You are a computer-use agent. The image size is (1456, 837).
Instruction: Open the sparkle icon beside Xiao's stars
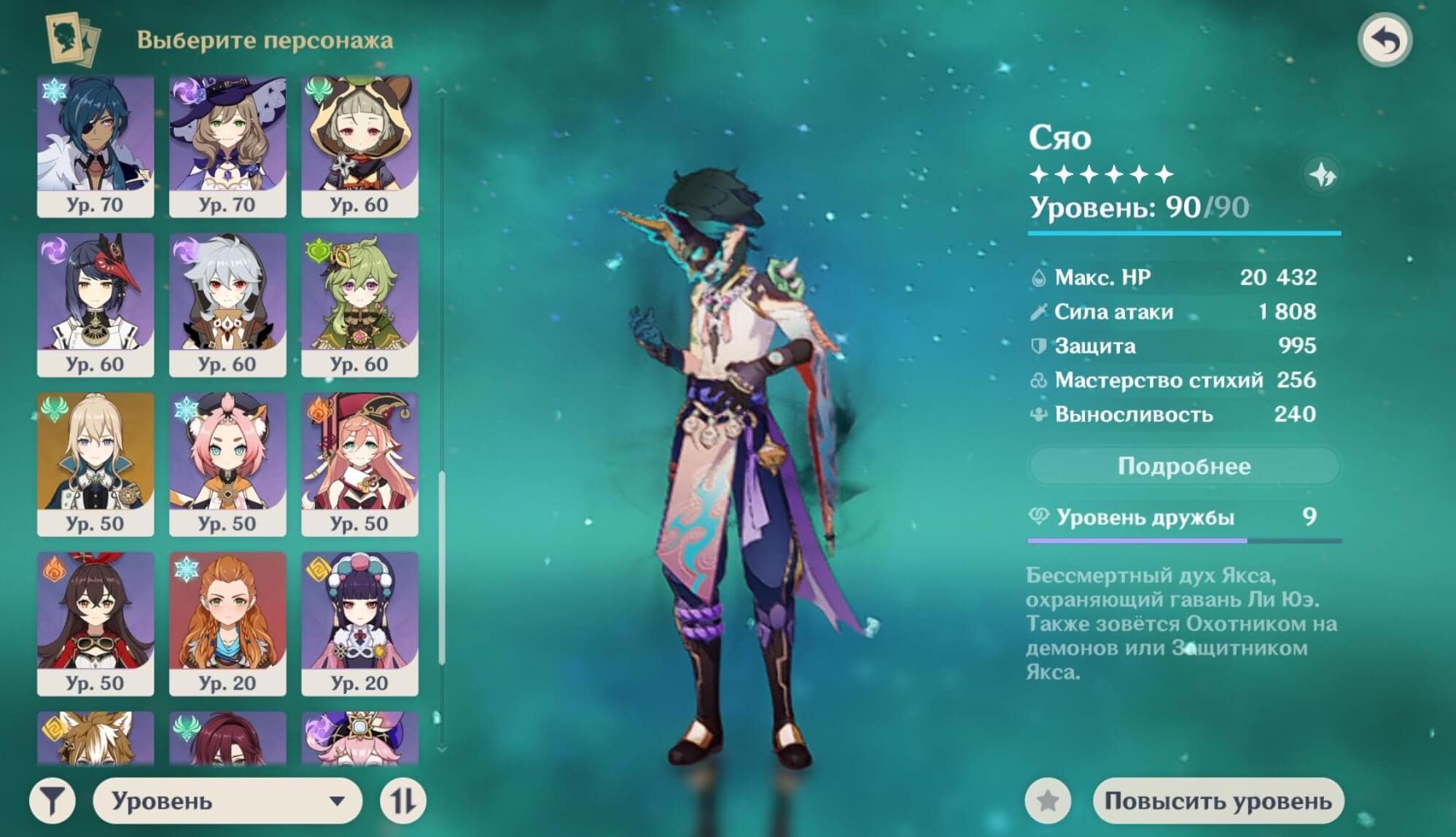(x=1322, y=175)
